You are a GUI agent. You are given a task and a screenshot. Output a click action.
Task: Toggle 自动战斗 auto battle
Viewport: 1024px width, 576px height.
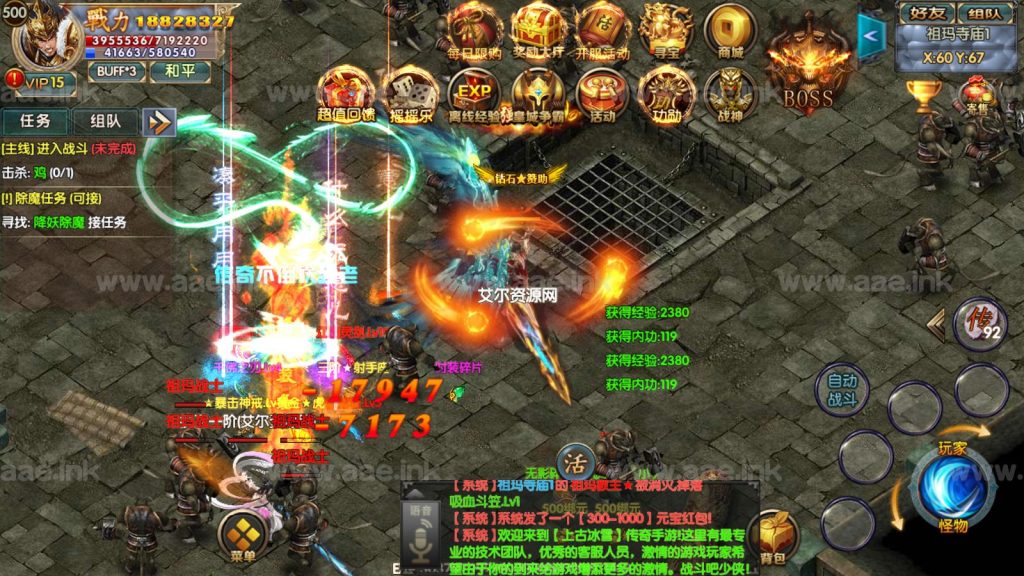[841, 389]
